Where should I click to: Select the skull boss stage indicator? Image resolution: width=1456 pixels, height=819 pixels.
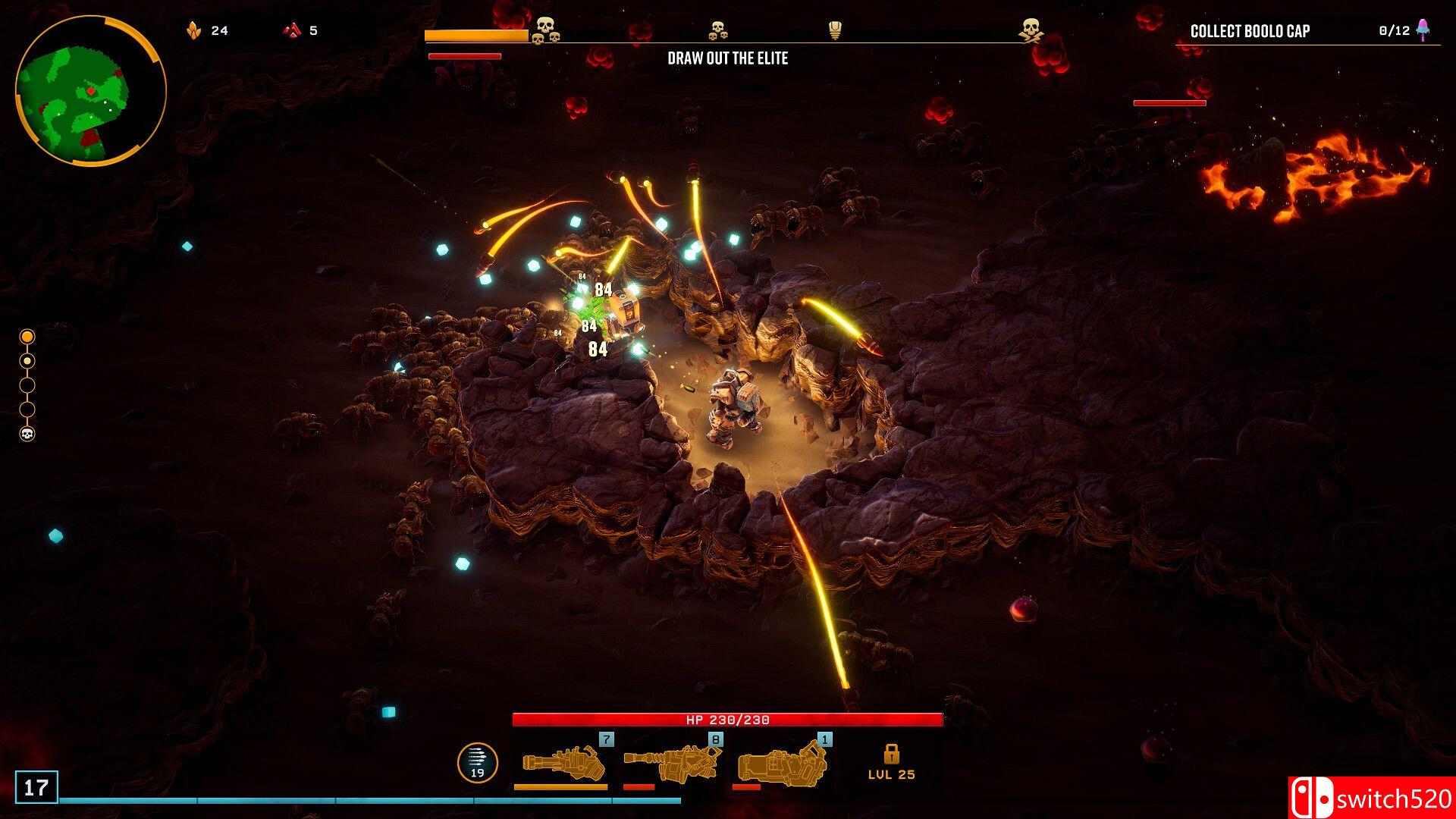[x=27, y=434]
